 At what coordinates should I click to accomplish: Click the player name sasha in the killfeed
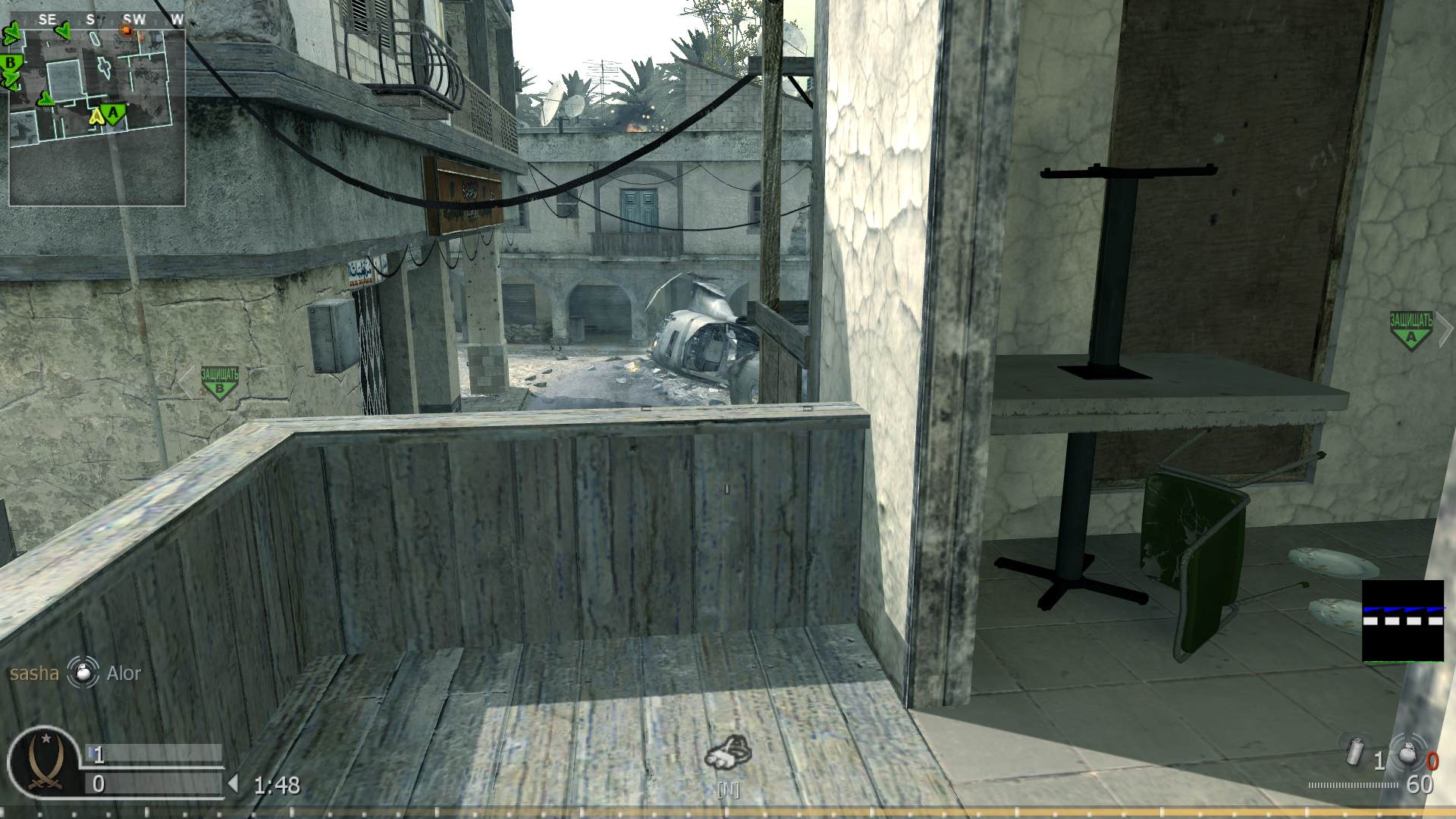[x=34, y=673]
